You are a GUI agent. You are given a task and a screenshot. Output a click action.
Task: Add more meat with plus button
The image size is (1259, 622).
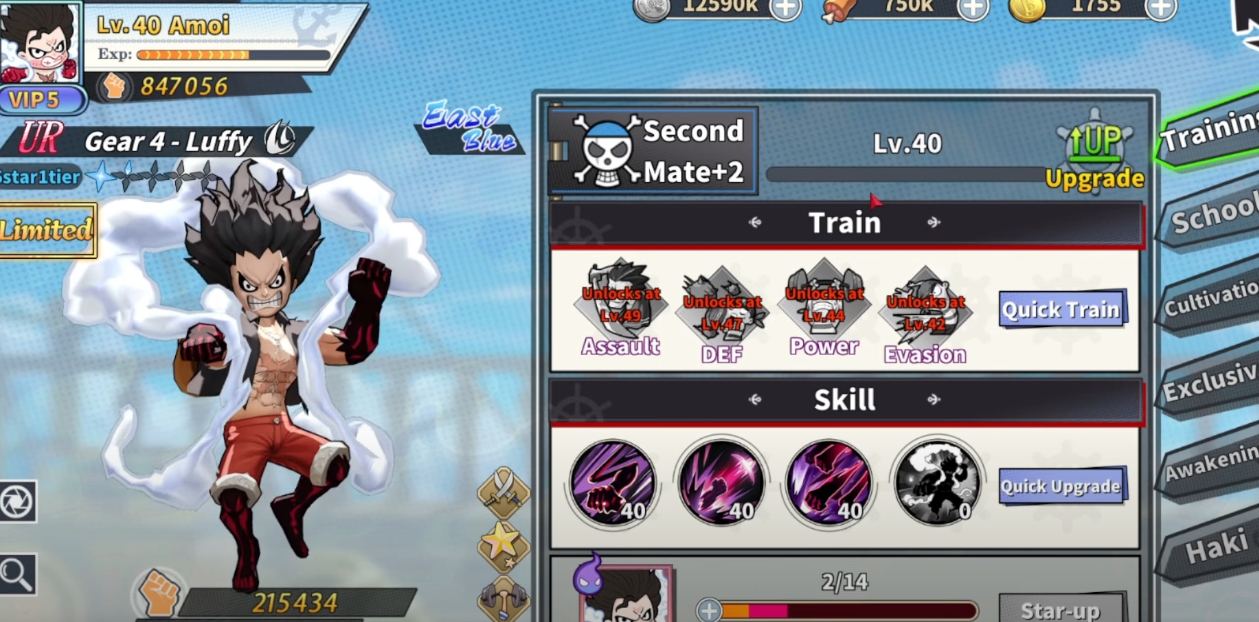coord(972,8)
